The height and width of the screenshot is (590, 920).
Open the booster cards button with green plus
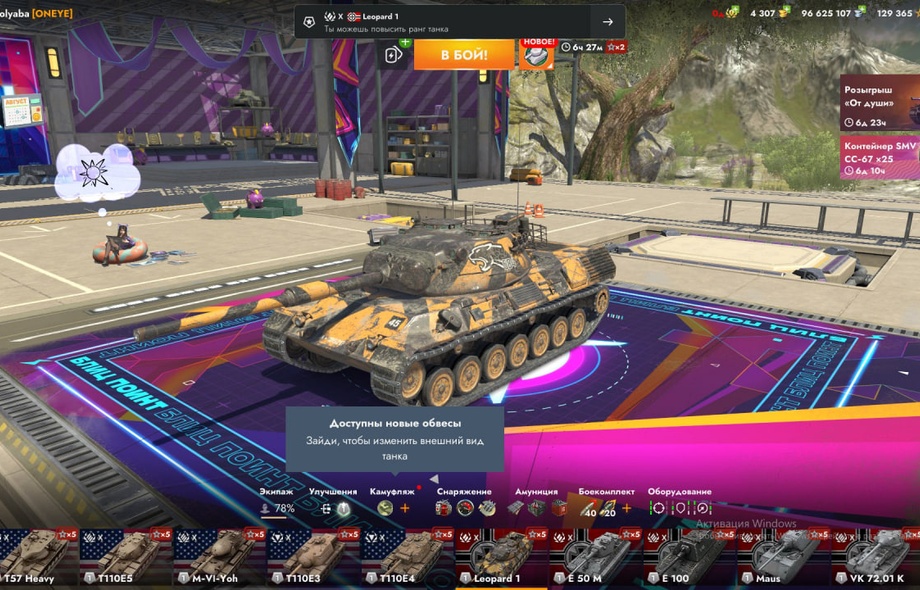[x=395, y=54]
